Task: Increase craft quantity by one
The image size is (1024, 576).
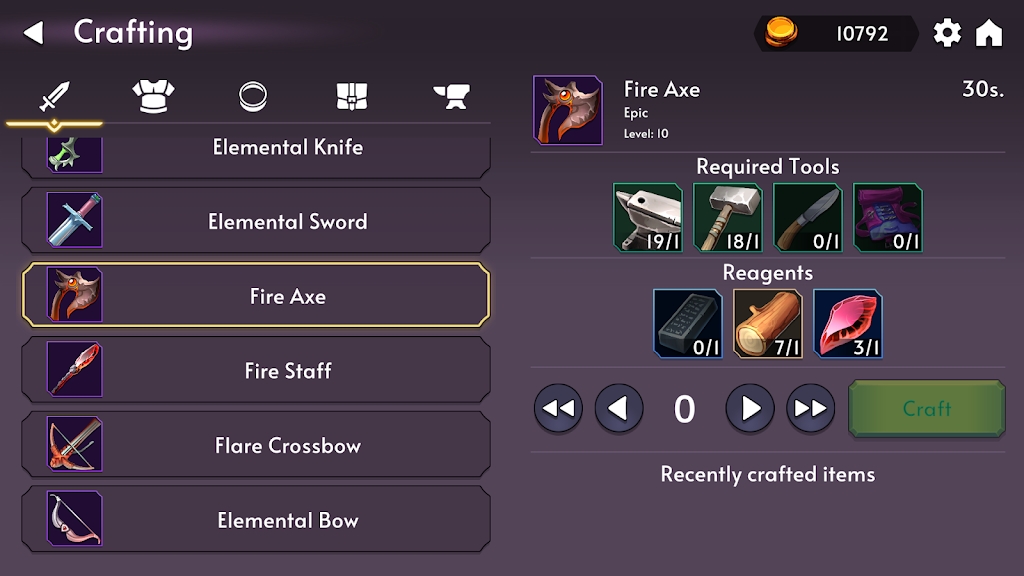Action: (750, 408)
